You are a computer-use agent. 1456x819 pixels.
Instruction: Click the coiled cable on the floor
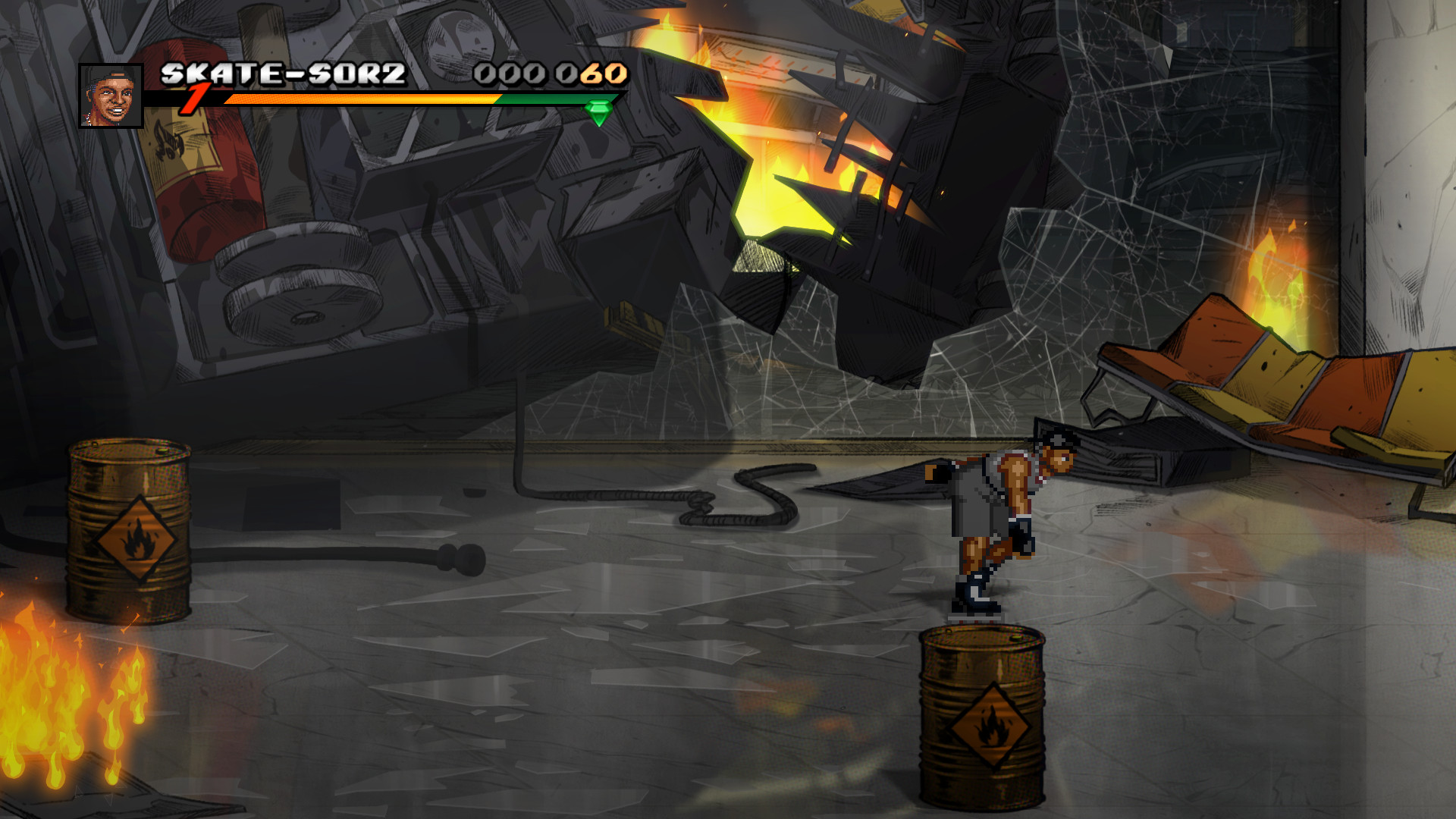click(x=728, y=497)
